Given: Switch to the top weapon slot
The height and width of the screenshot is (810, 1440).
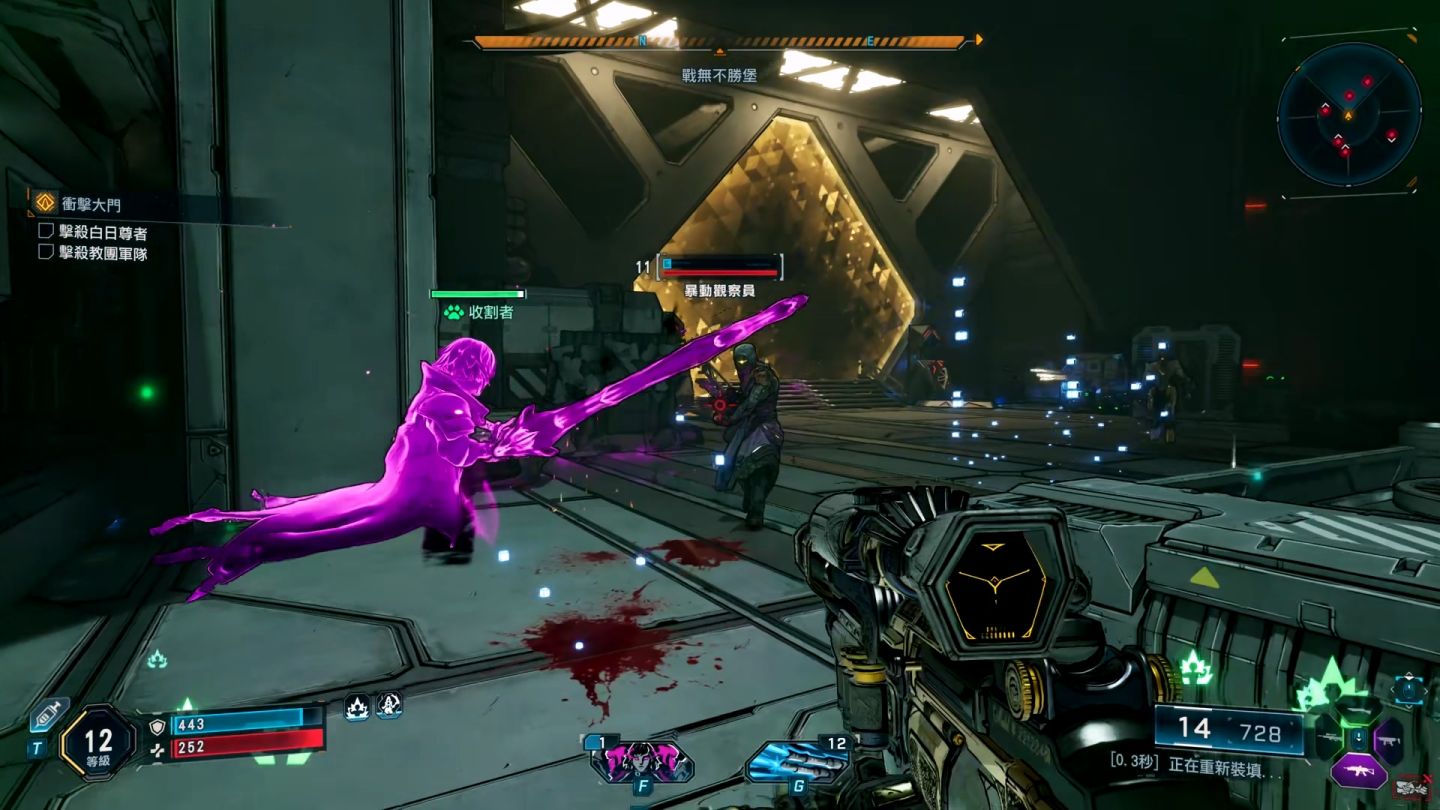Looking at the screenshot, I should point(1356,710).
